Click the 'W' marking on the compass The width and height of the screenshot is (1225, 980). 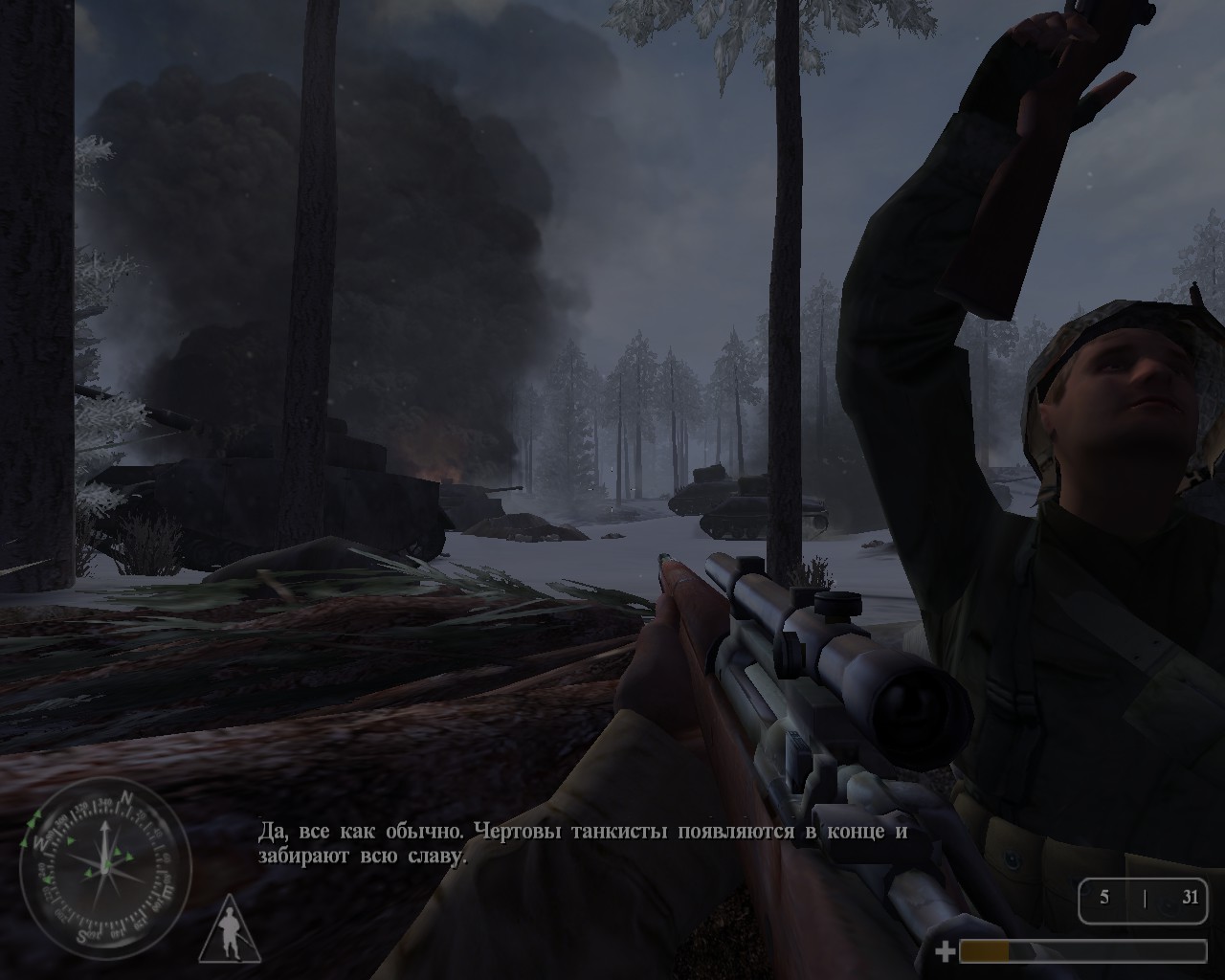[41, 843]
